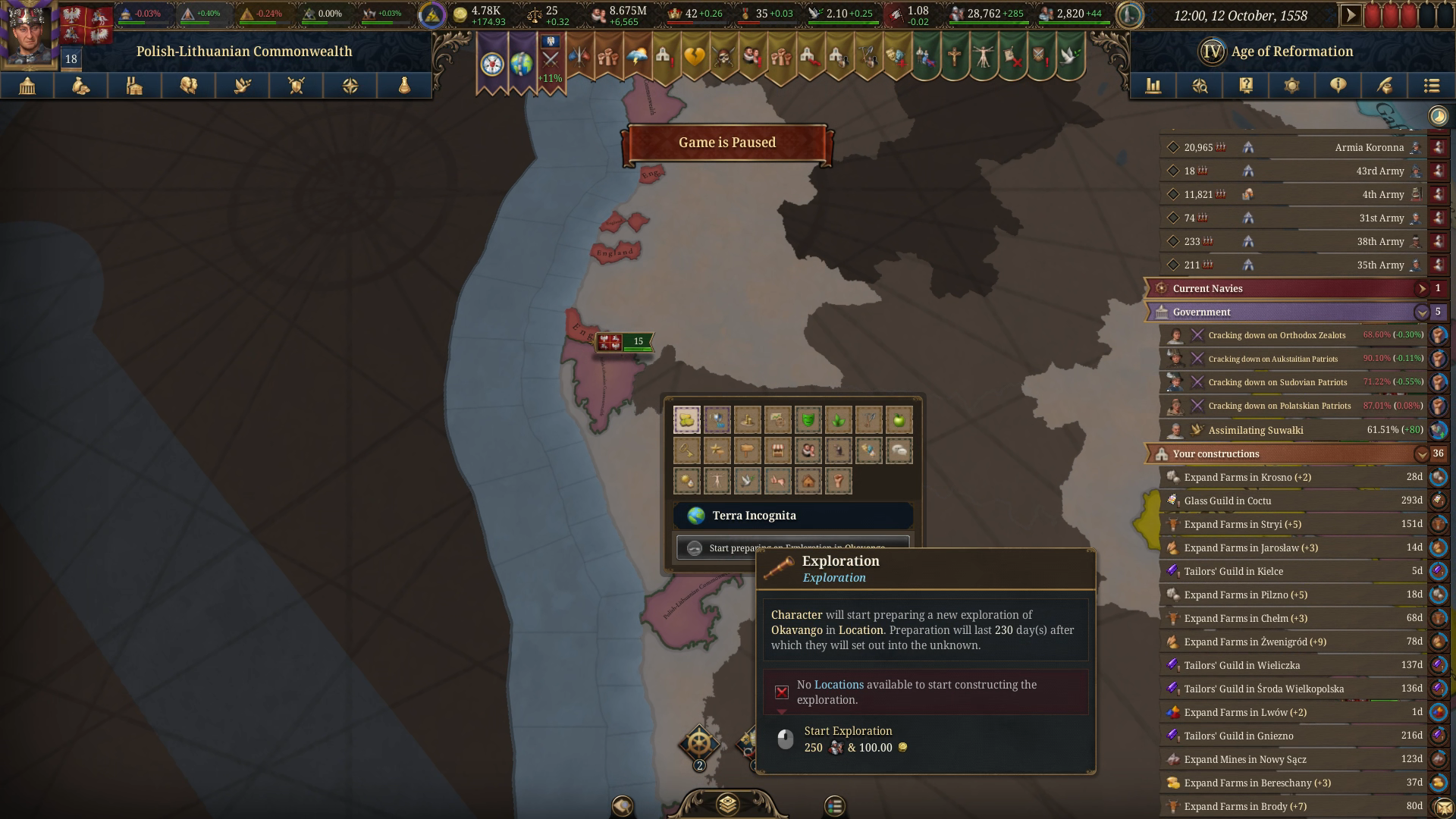Toggle the green theater mask map mode
This screenshot has width=1456, height=819.
pyautogui.click(x=808, y=419)
